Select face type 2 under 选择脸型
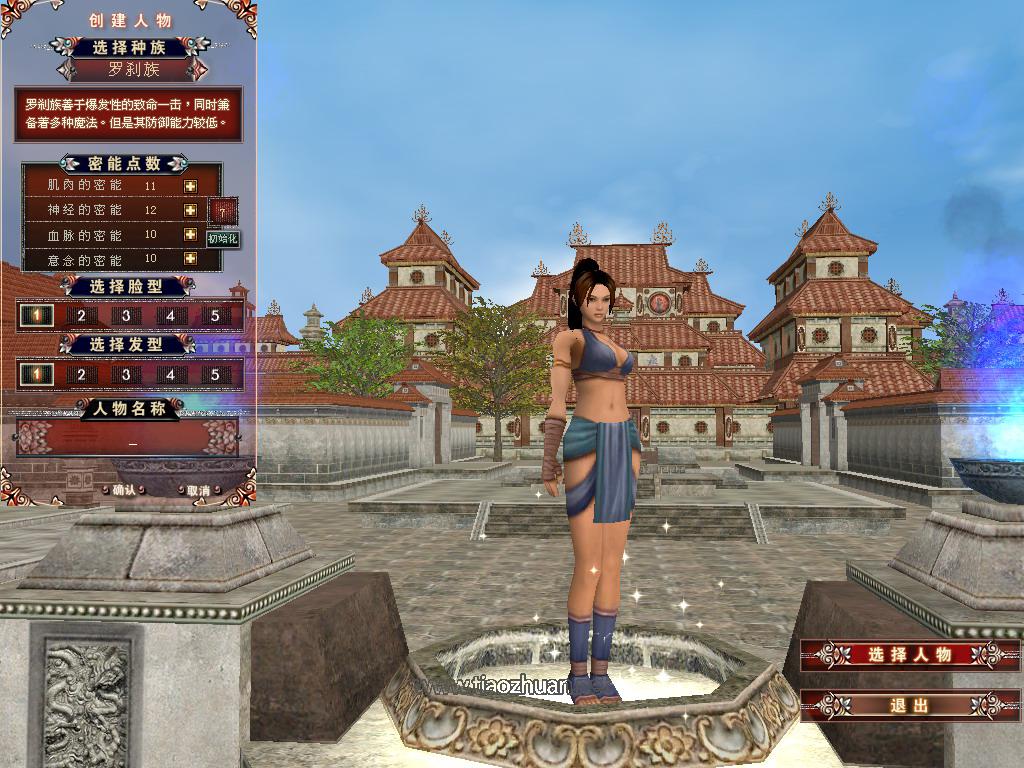The height and width of the screenshot is (768, 1024). (82, 316)
